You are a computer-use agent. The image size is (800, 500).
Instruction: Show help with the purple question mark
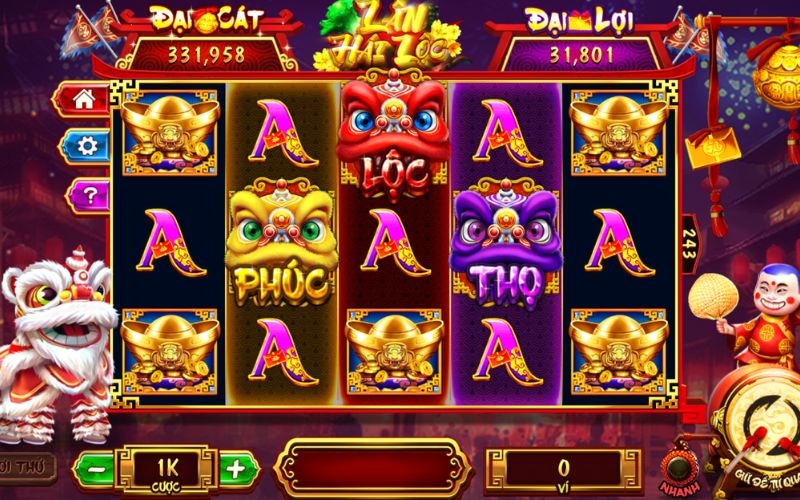(x=85, y=193)
